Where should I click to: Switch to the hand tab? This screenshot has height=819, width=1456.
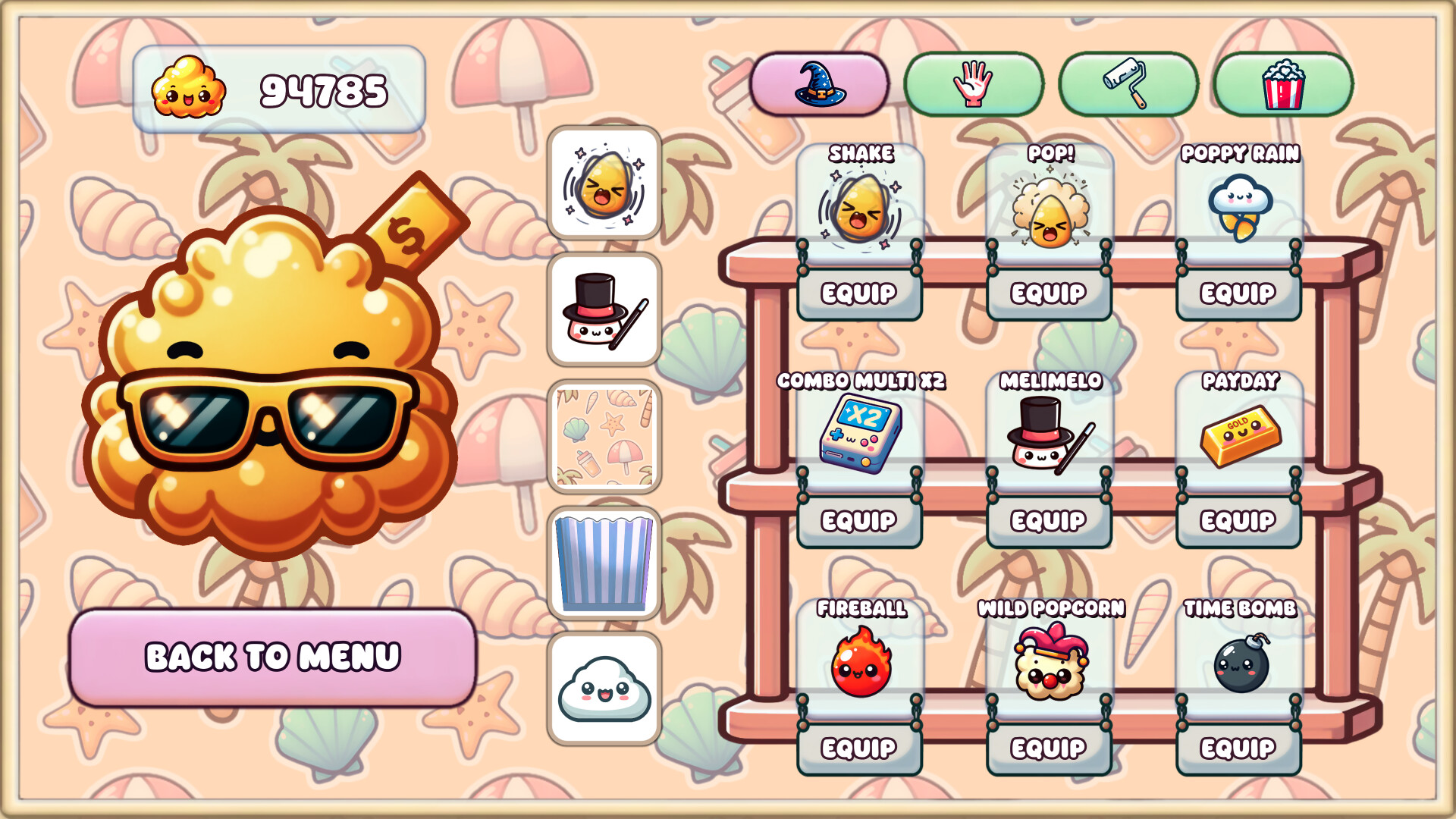point(973,85)
